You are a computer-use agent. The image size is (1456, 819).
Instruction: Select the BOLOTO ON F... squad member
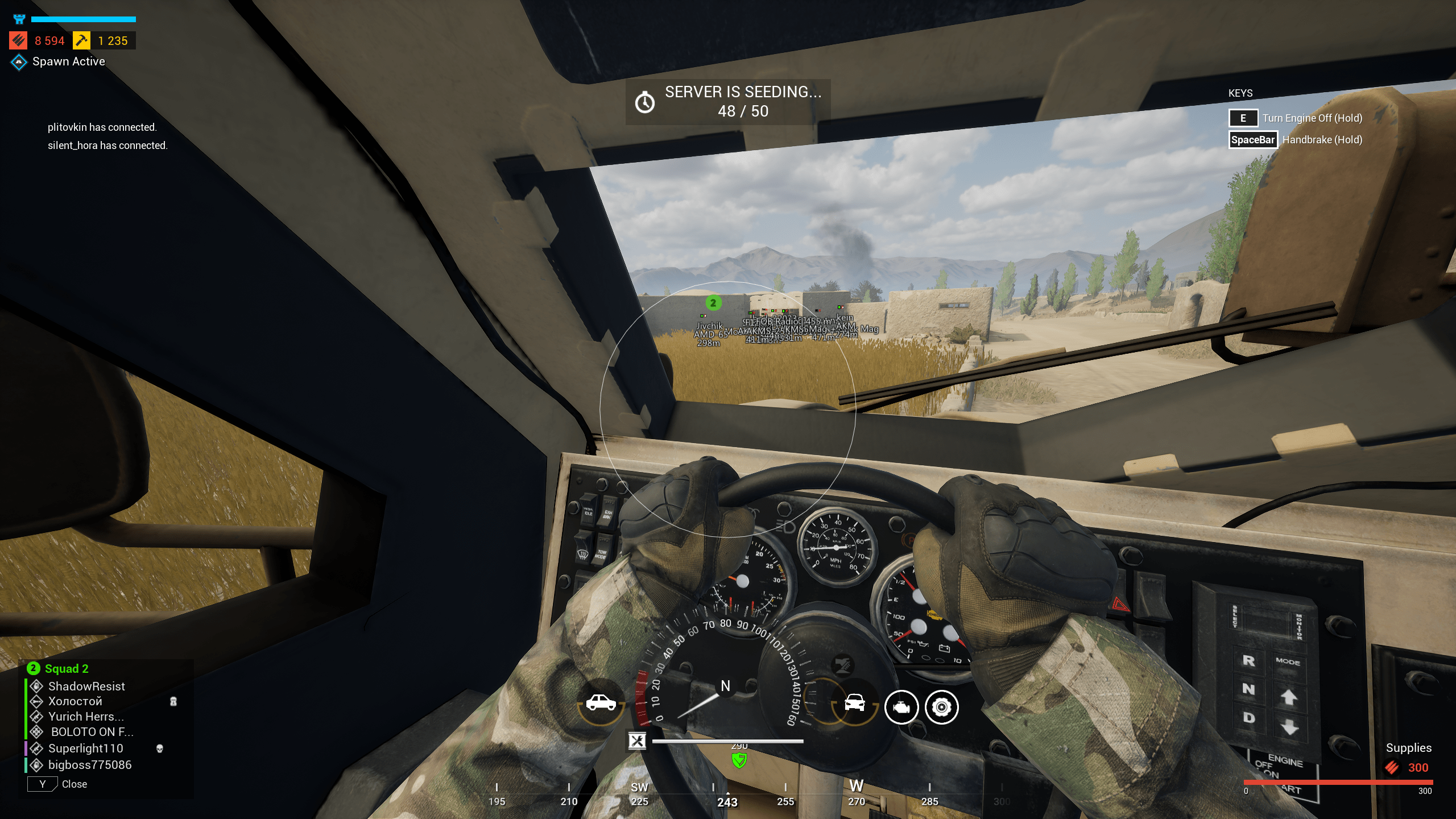pos(92,732)
